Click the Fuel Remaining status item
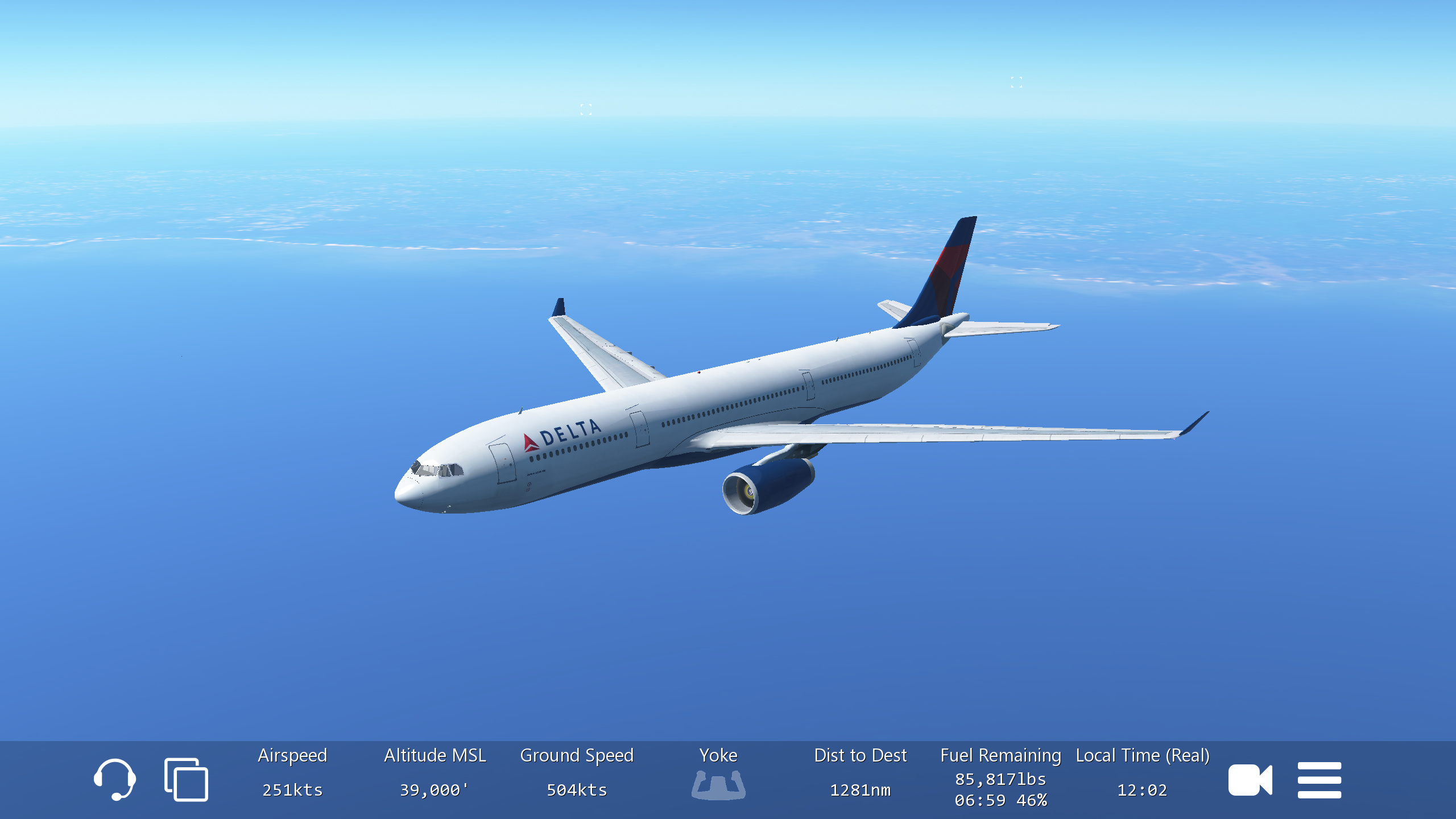This screenshot has height=819, width=1456. point(1000,777)
